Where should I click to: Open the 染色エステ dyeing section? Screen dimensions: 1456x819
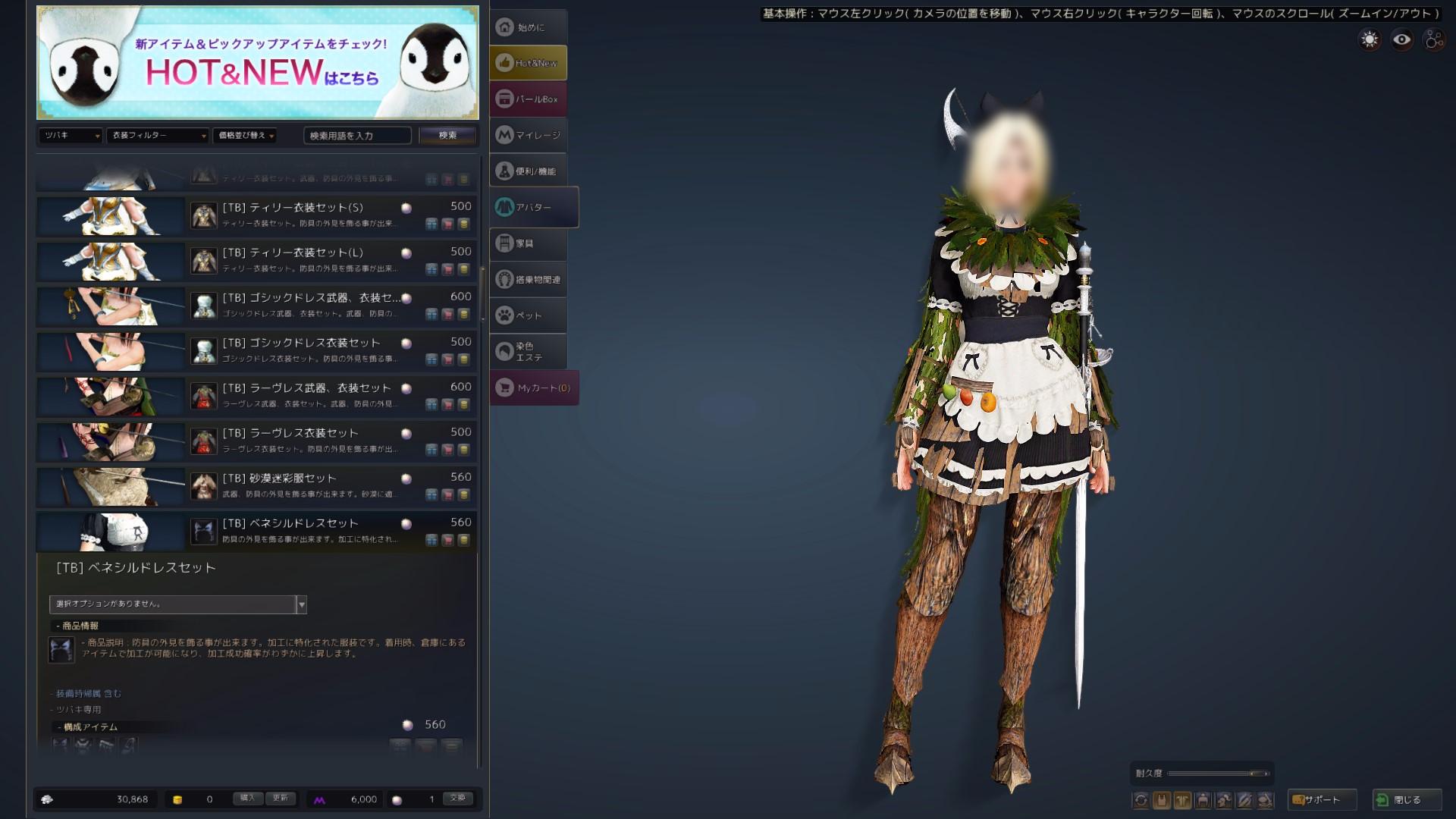click(x=529, y=352)
